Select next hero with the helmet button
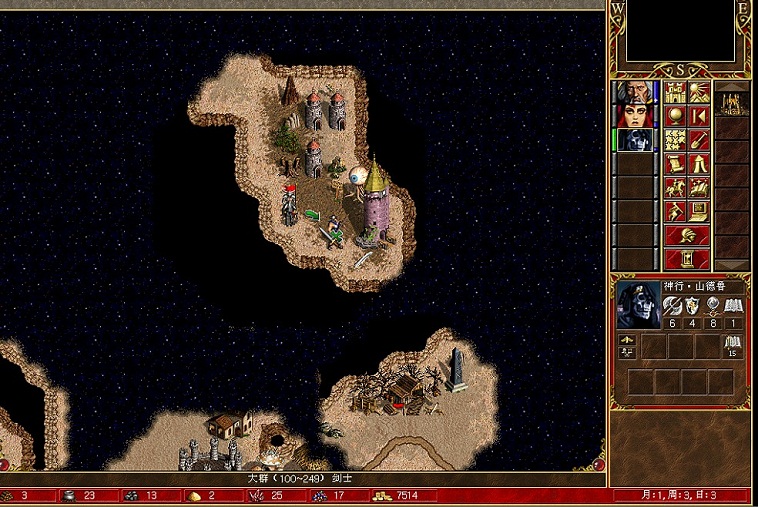758x507 pixels. 687,235
